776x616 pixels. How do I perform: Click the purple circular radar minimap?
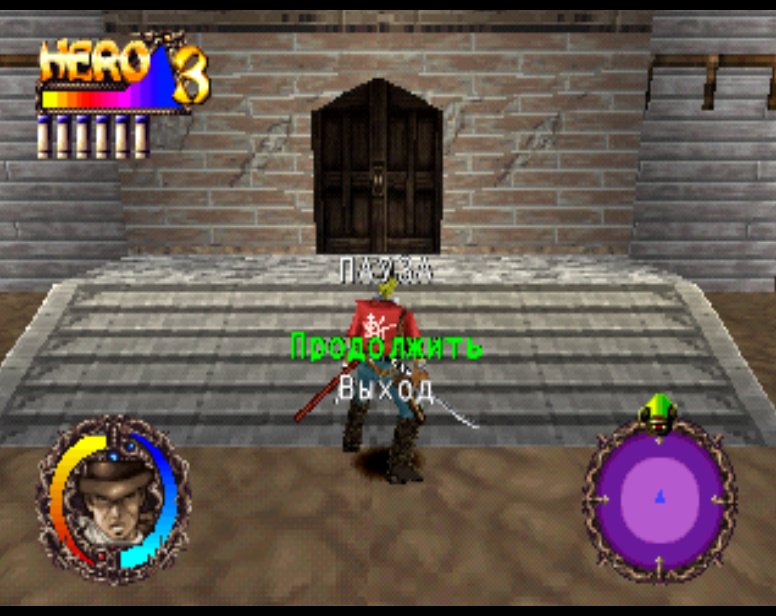coord(659,499)
